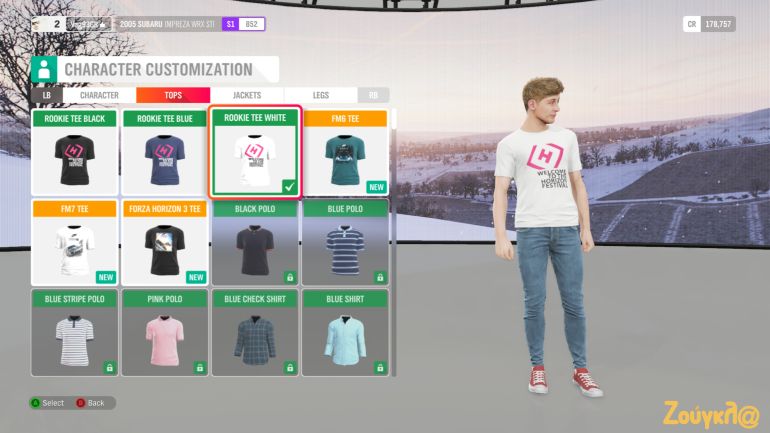Open the Tops tab
This screenshot has height=433, width=770.
pyautogui.click(x=172, y=95)
